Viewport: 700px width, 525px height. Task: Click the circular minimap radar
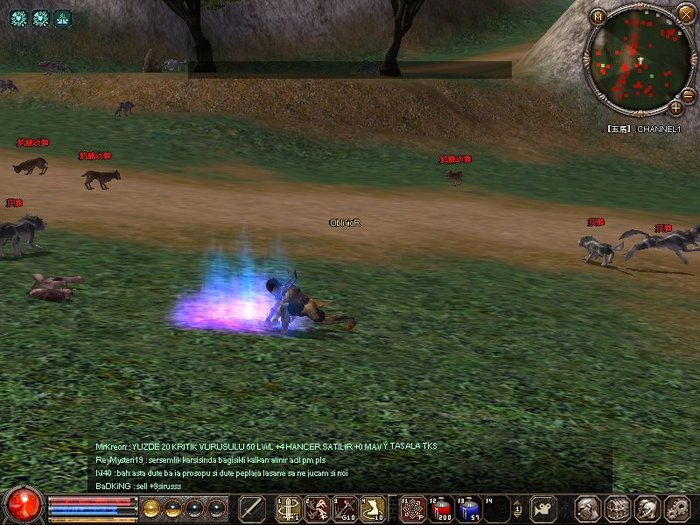tap(636, 62)
